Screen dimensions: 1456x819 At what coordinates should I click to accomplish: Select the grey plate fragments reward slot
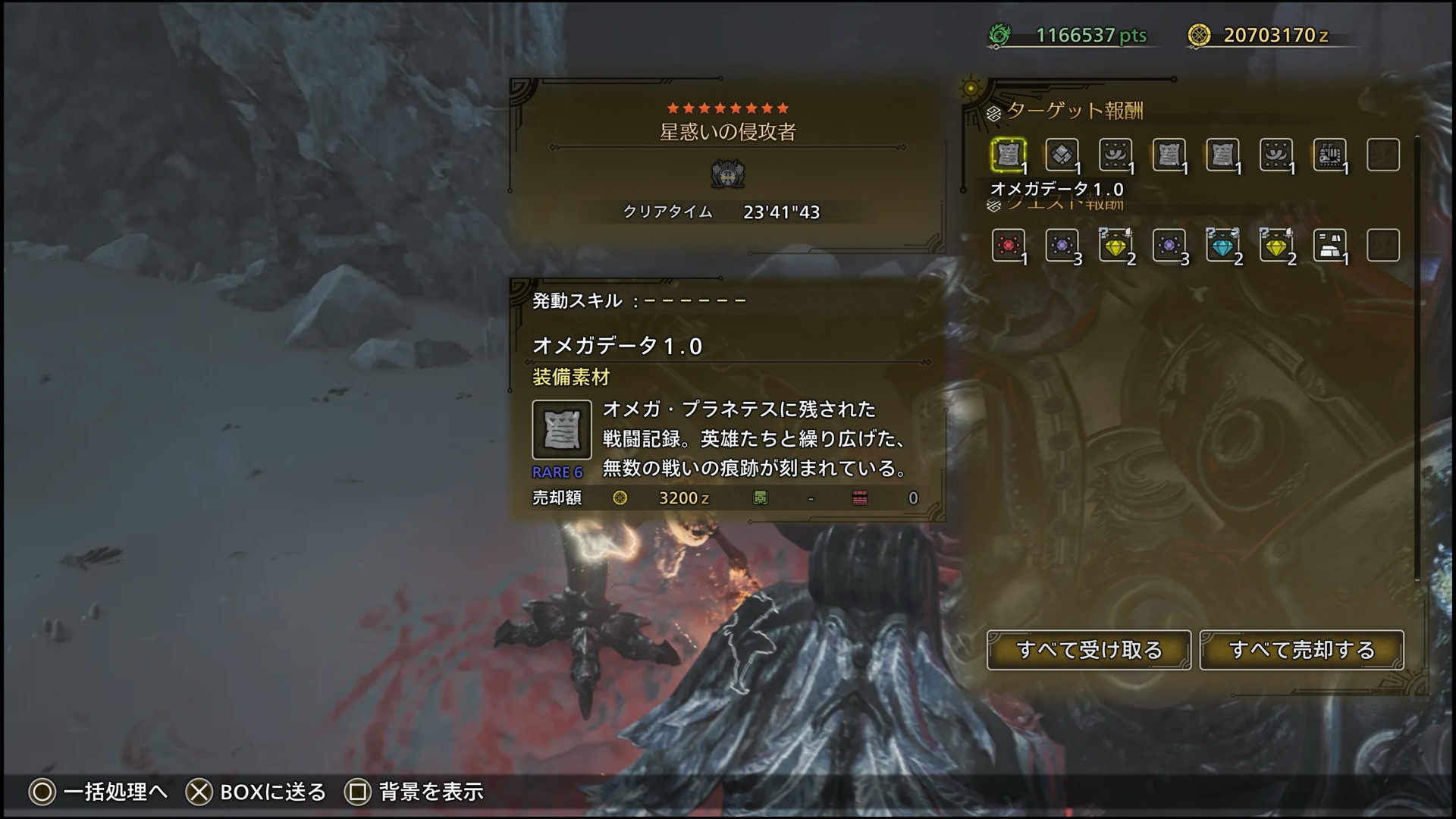pos(1062,155)
